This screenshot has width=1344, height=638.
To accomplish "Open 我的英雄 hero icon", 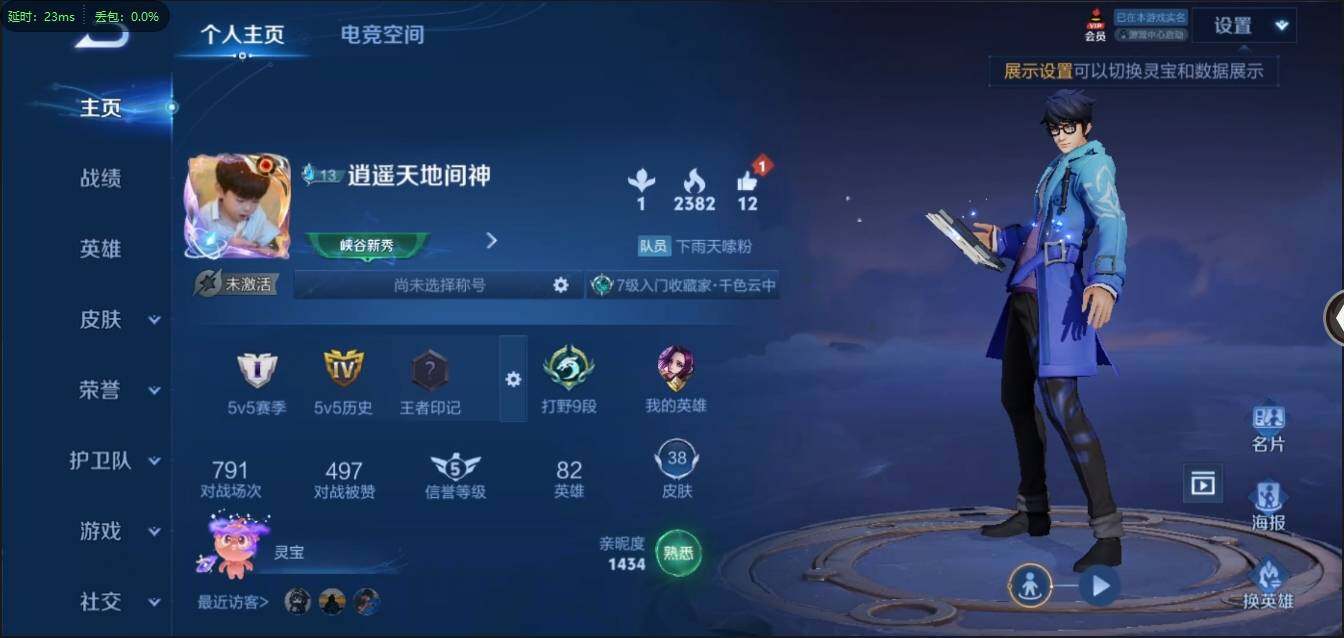I will point(676,370).
